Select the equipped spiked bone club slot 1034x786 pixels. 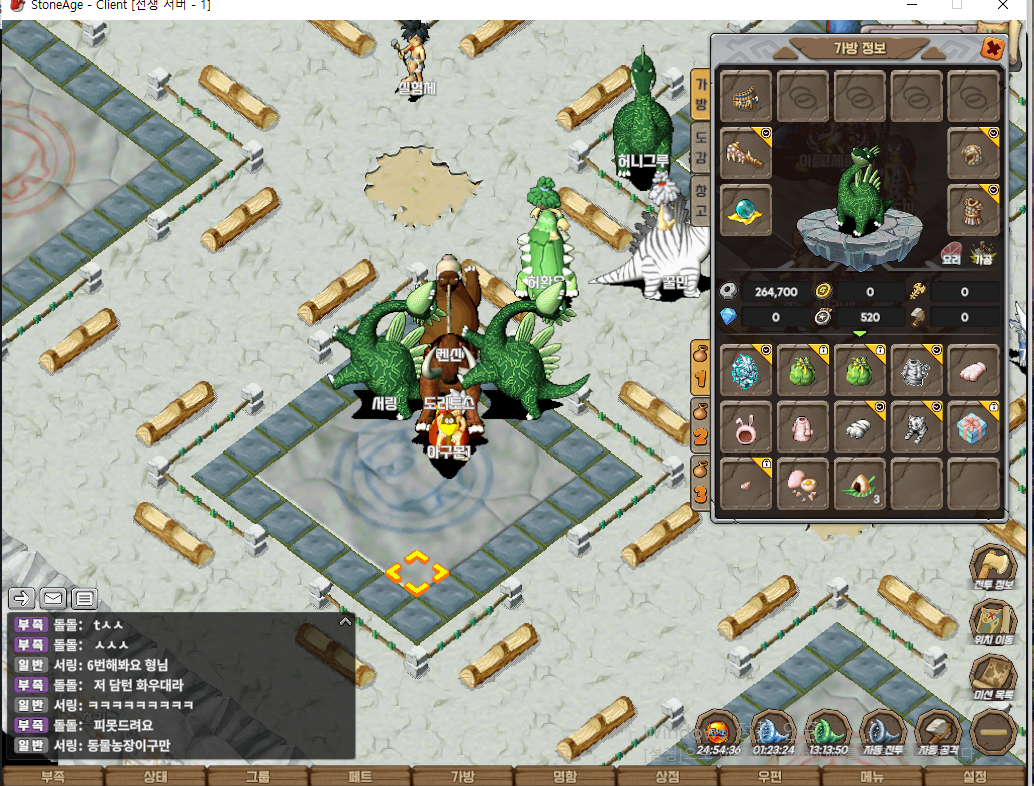pyautogui.click(x=746, y=154)
